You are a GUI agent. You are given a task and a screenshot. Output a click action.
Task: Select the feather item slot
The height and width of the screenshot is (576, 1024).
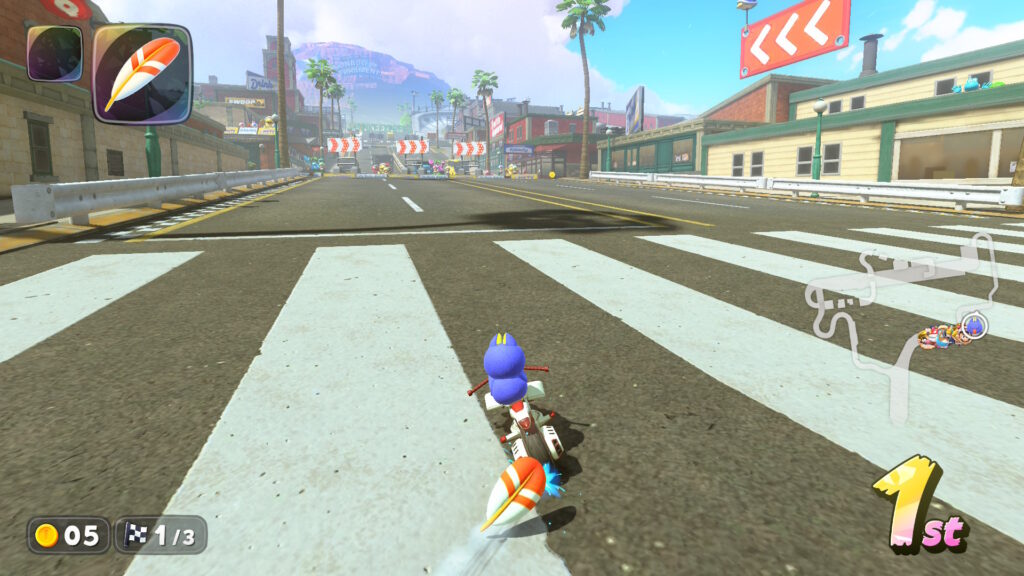[x=141, y=74]
